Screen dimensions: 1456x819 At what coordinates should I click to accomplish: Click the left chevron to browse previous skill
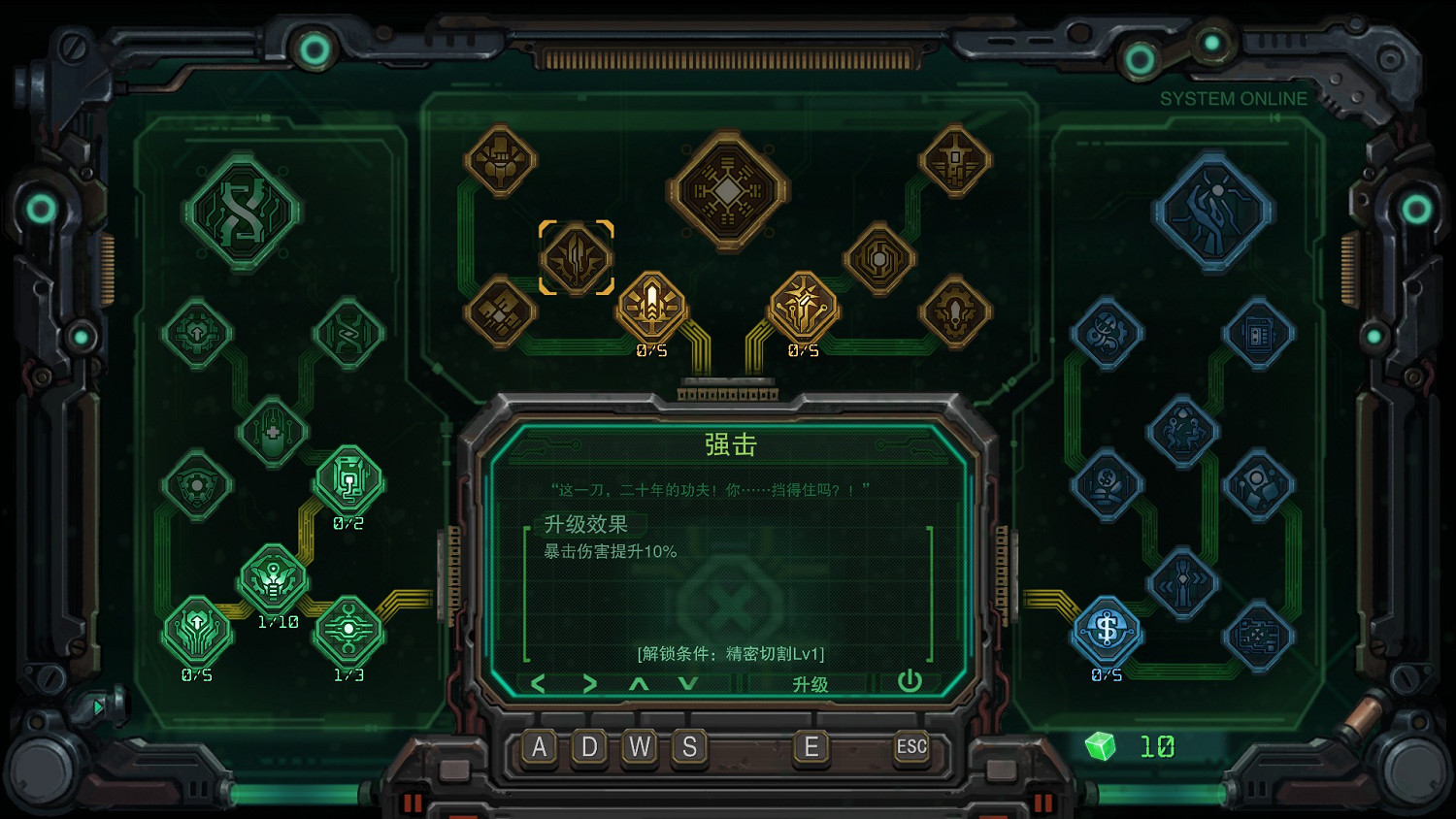[x=541, y=683]
